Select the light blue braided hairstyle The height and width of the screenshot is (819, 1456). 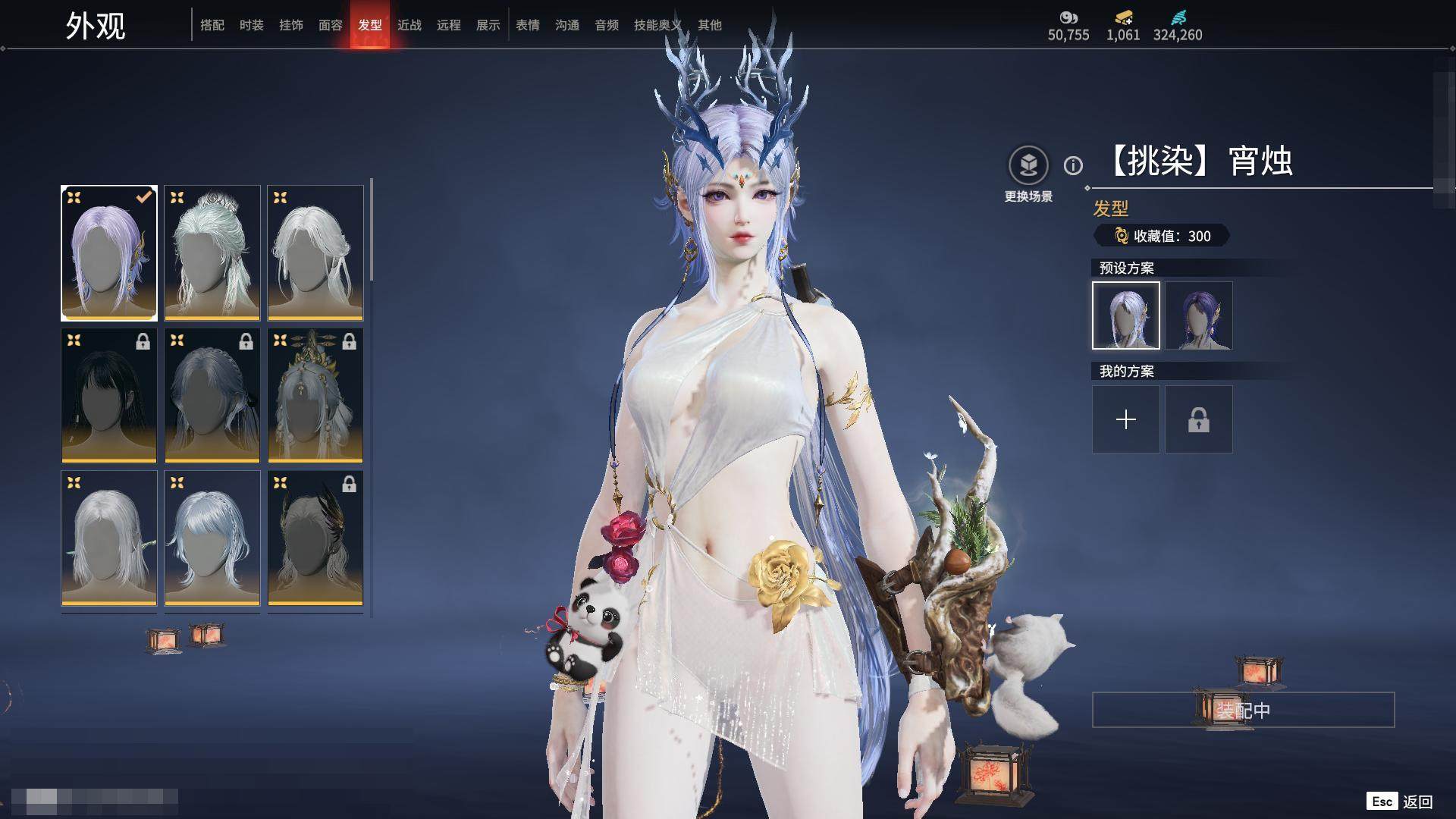212,538
